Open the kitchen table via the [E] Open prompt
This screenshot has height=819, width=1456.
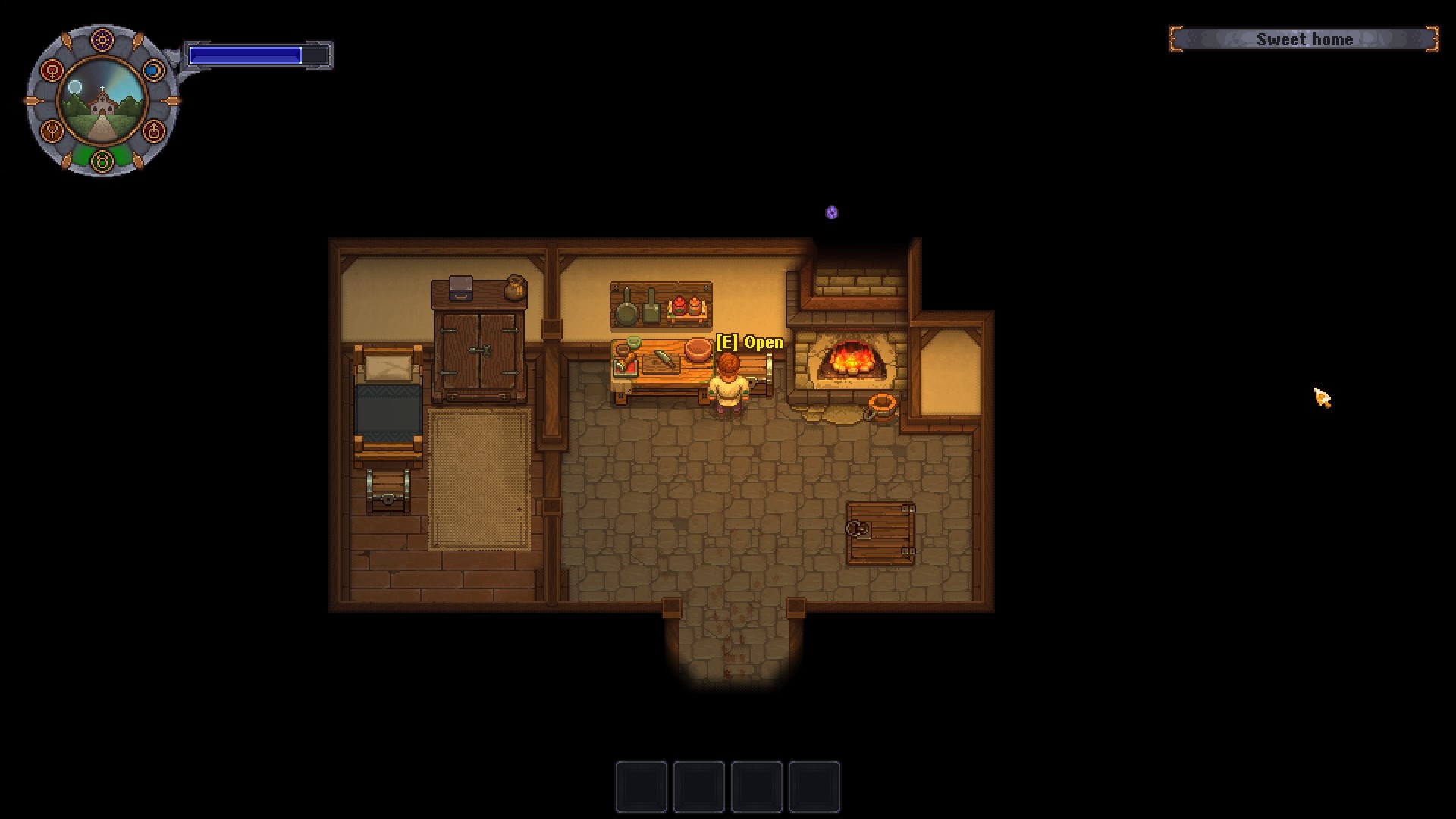(x=747, y=343)
